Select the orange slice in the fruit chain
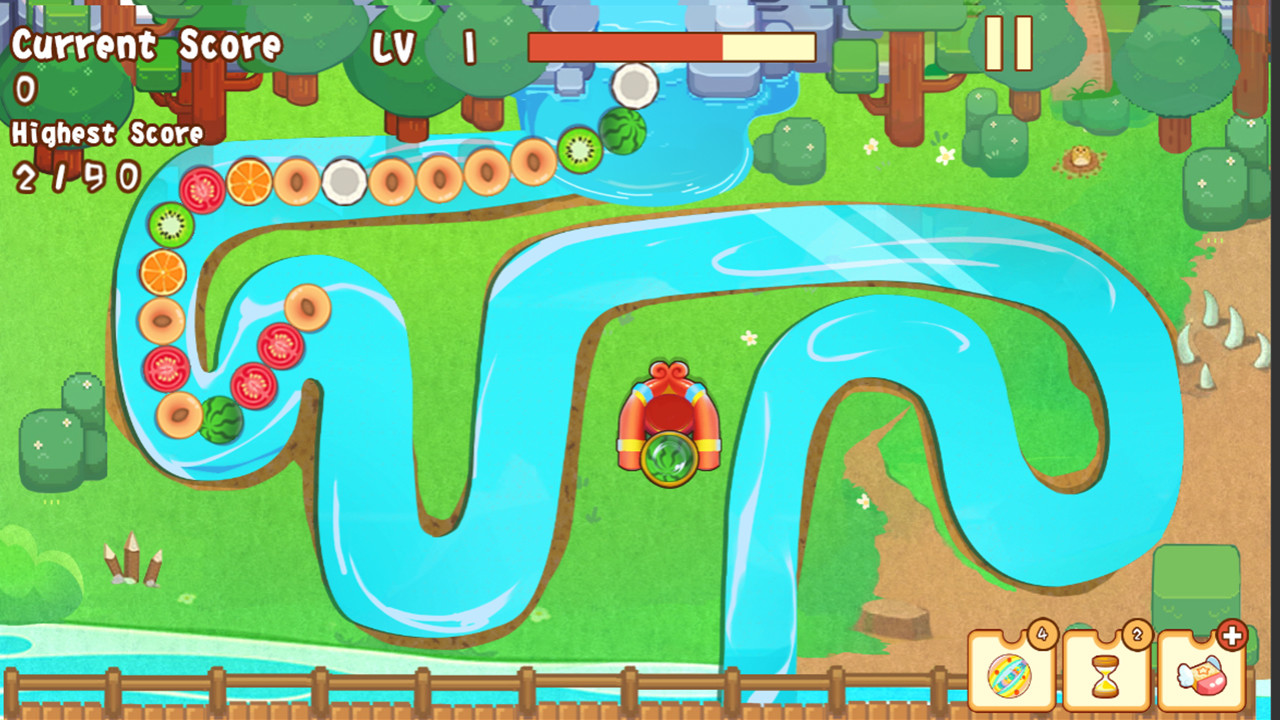1280x720 pixels. [x=248, y=183]
